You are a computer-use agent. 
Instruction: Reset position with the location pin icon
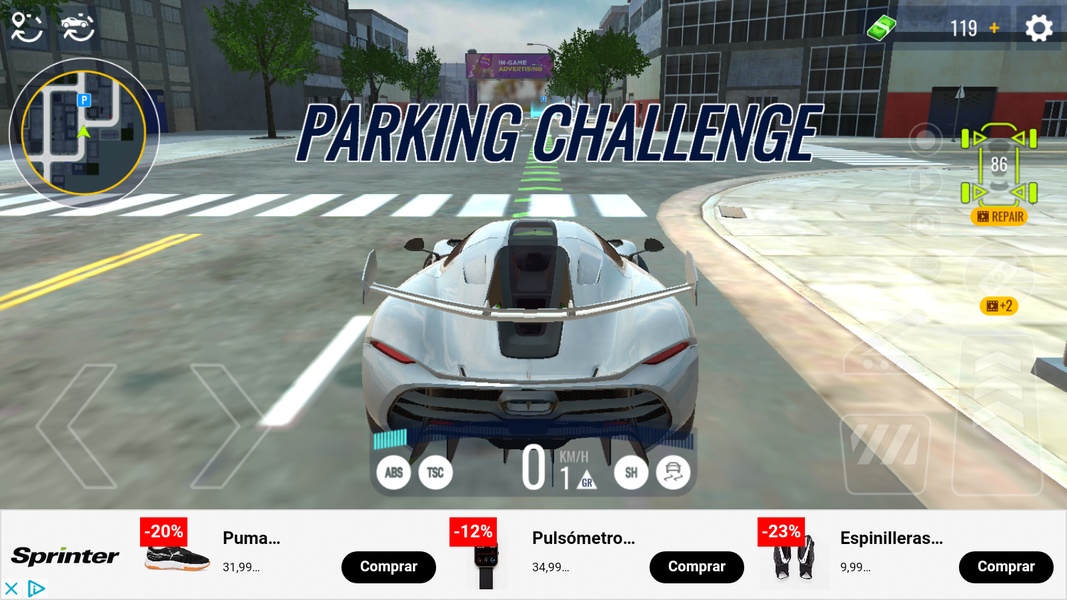pos(27,27)
